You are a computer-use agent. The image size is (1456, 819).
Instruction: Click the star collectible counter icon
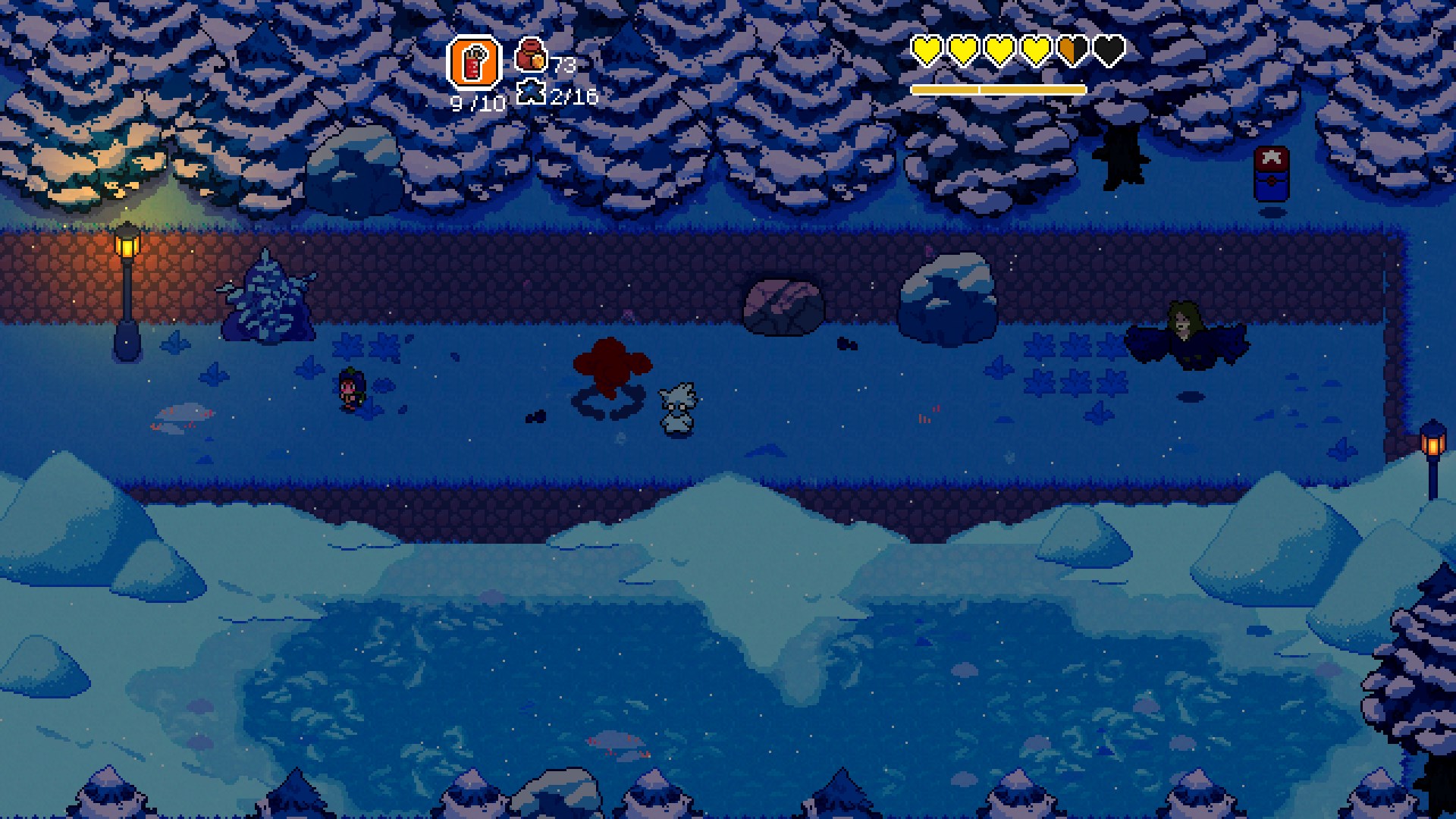click(531, 90)
